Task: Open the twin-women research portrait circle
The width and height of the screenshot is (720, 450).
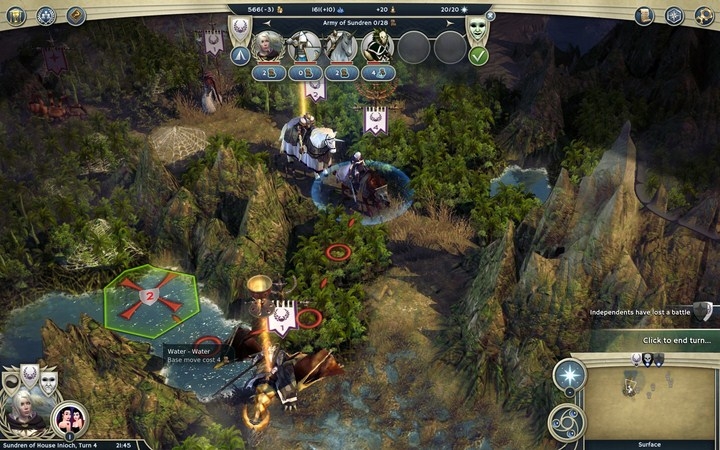Action: pos(71,417)
